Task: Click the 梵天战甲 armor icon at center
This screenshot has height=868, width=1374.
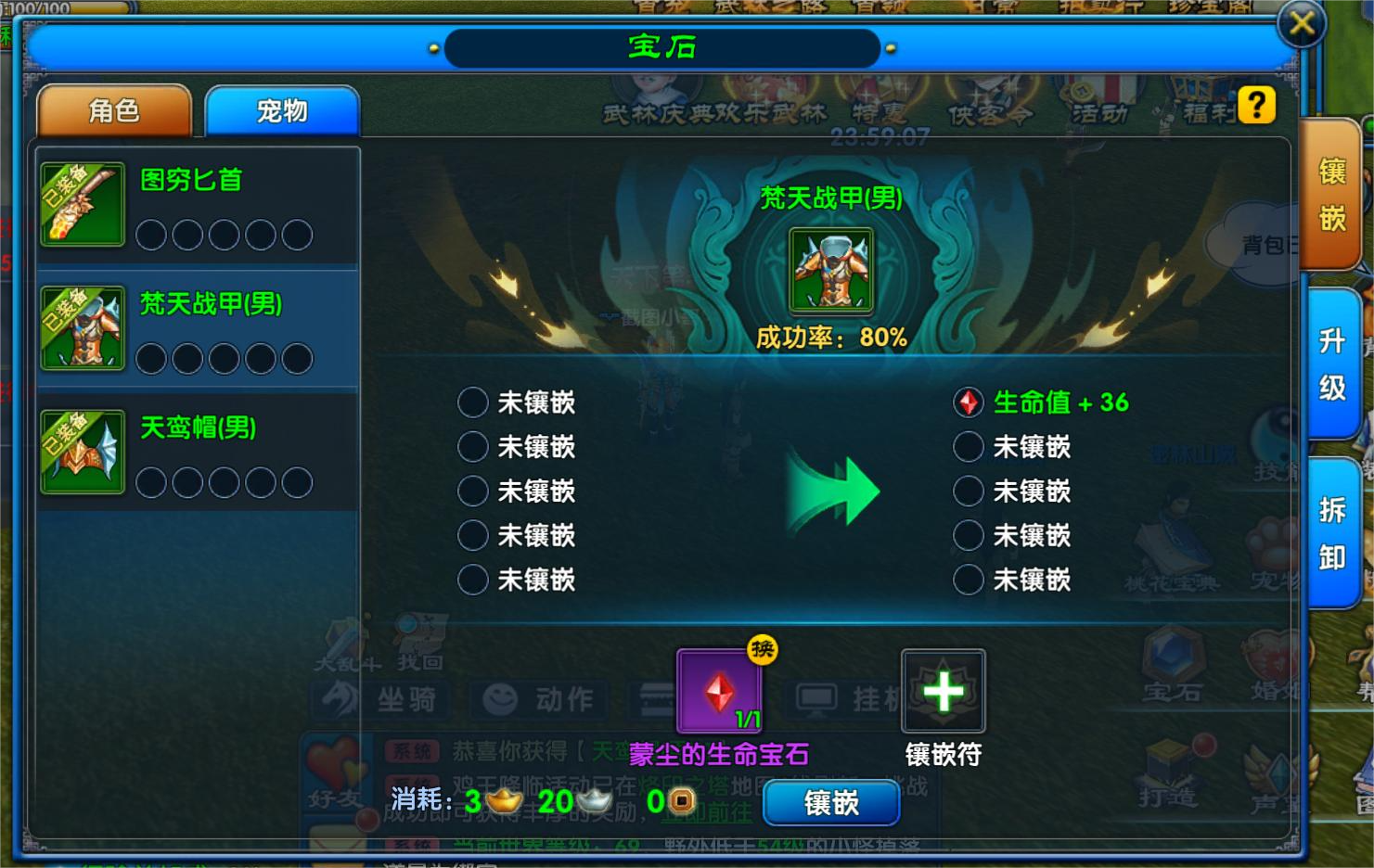Action: tap(830, 270)
